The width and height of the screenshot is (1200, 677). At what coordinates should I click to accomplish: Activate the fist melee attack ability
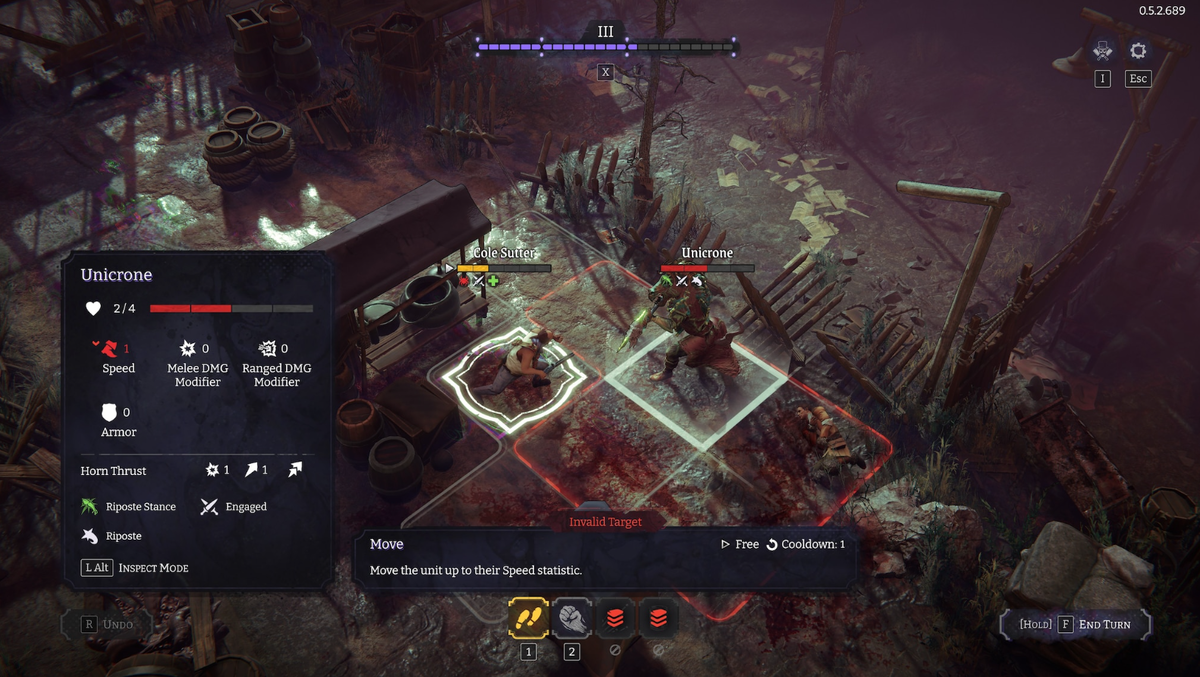pyautogui.click(x=572, y=618)
